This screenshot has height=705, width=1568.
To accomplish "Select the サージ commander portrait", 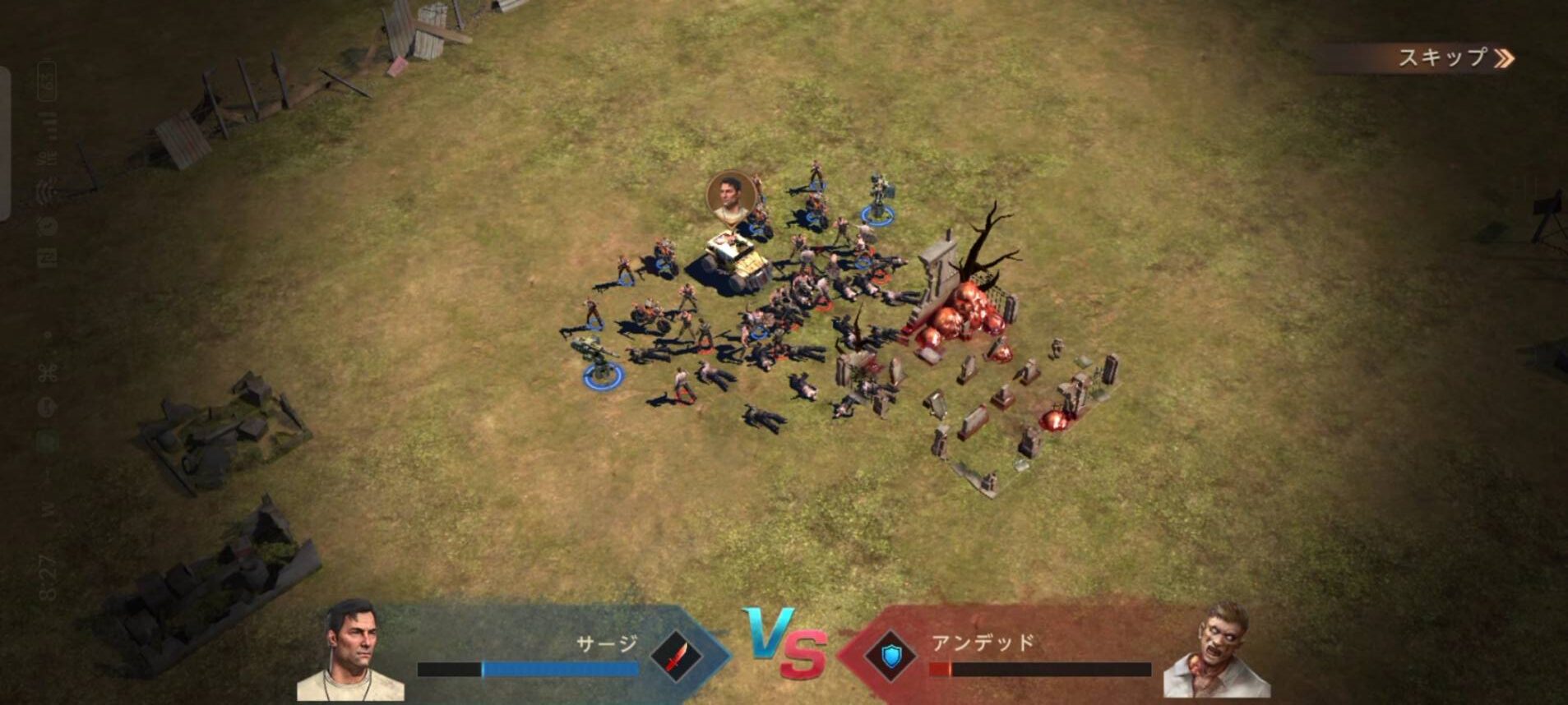I will [x=351, y=651].
